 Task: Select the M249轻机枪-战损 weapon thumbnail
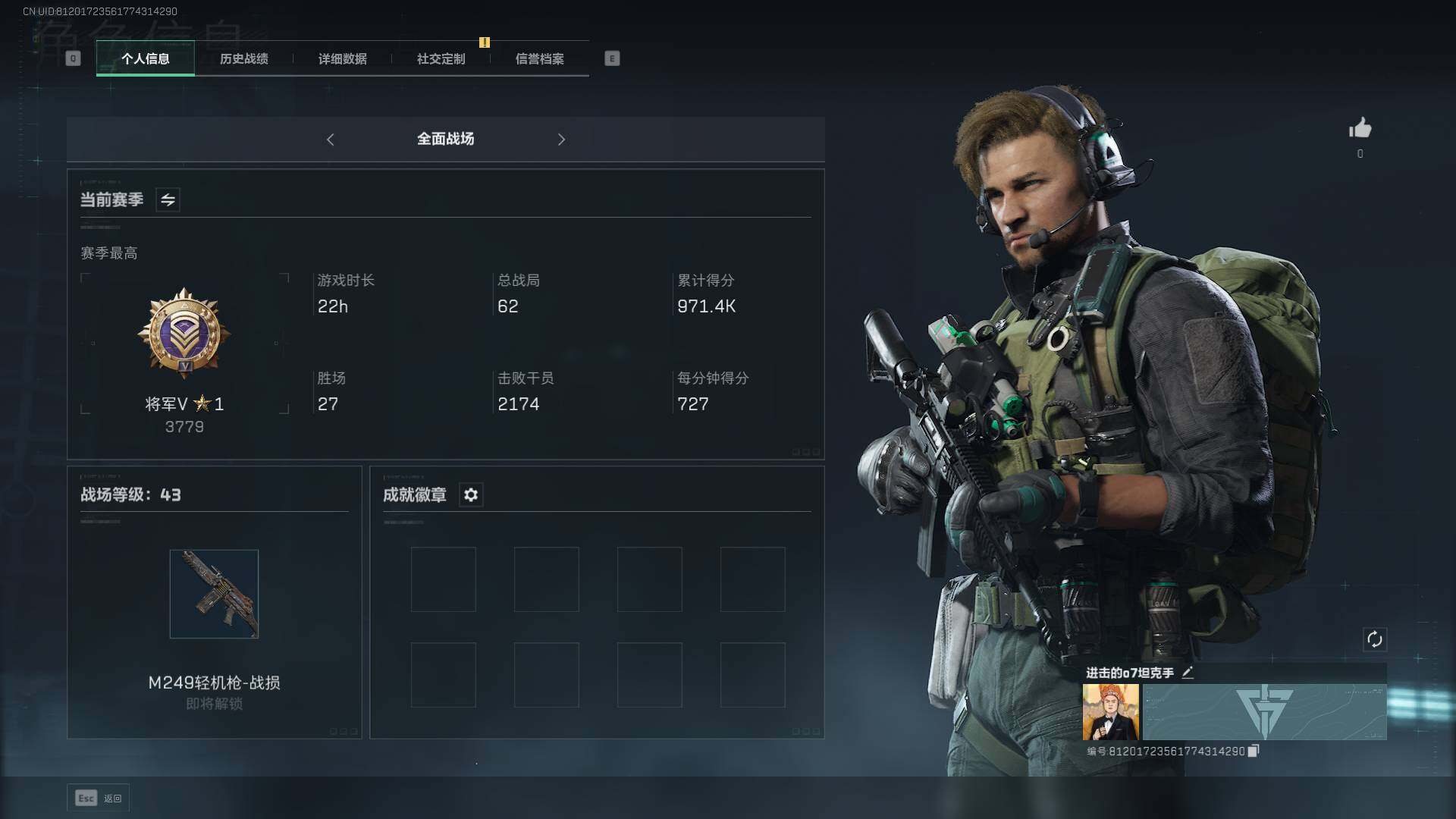pyautogui.click(x=214, y=594)
